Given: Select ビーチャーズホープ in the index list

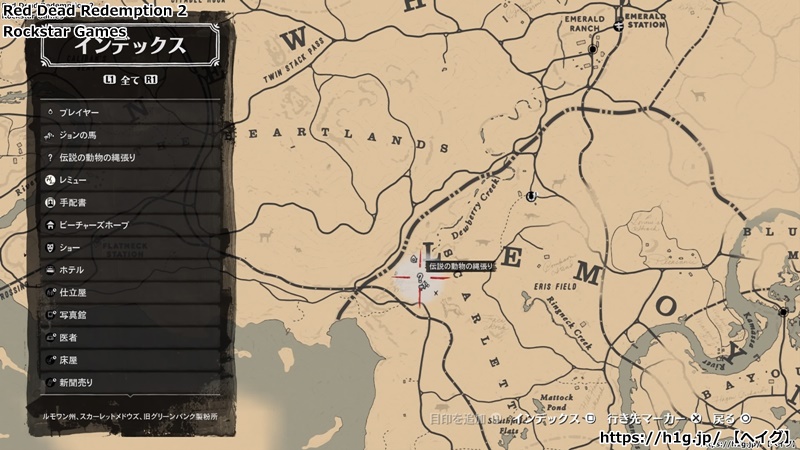Looking at the screenshot, I should (x=130, y=225).
